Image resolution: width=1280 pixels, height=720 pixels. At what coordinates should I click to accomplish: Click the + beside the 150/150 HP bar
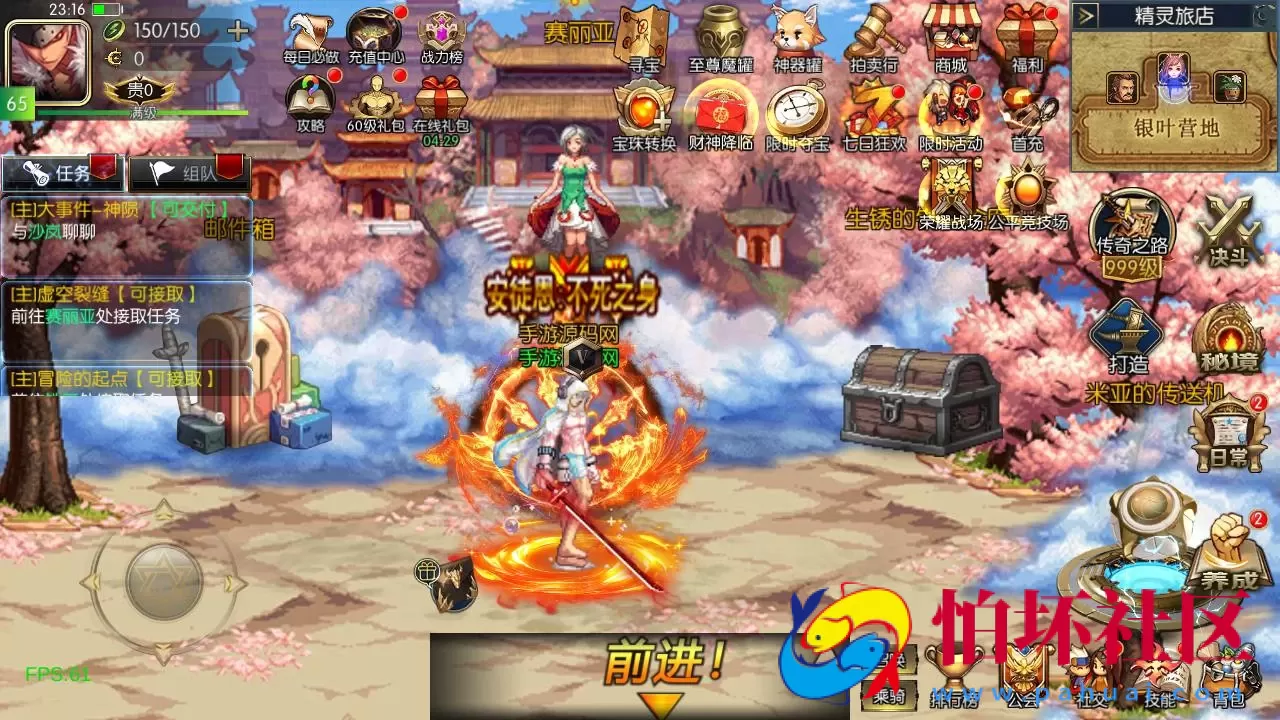pos(236,31)
